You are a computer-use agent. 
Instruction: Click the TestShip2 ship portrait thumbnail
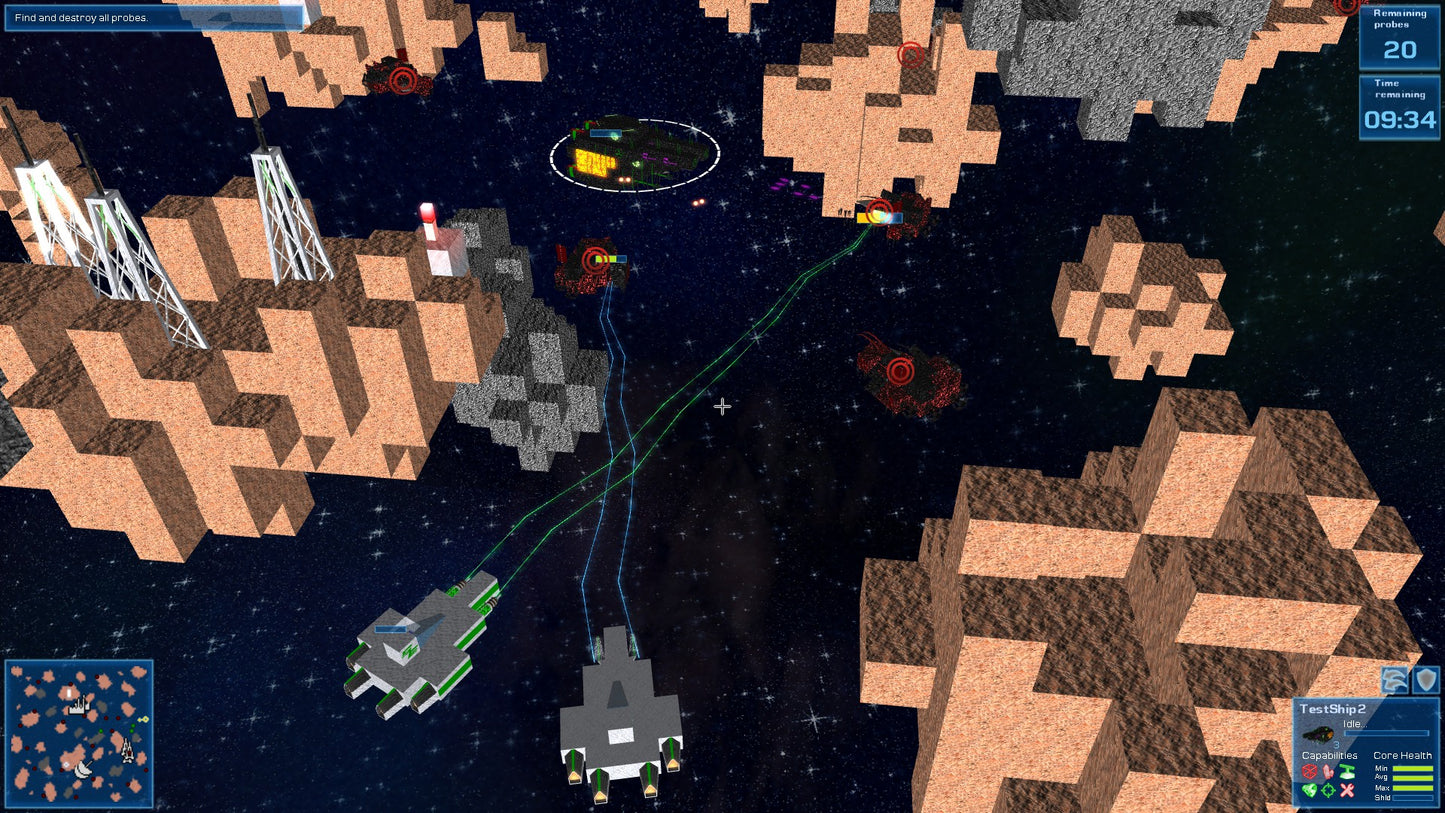1319,734
